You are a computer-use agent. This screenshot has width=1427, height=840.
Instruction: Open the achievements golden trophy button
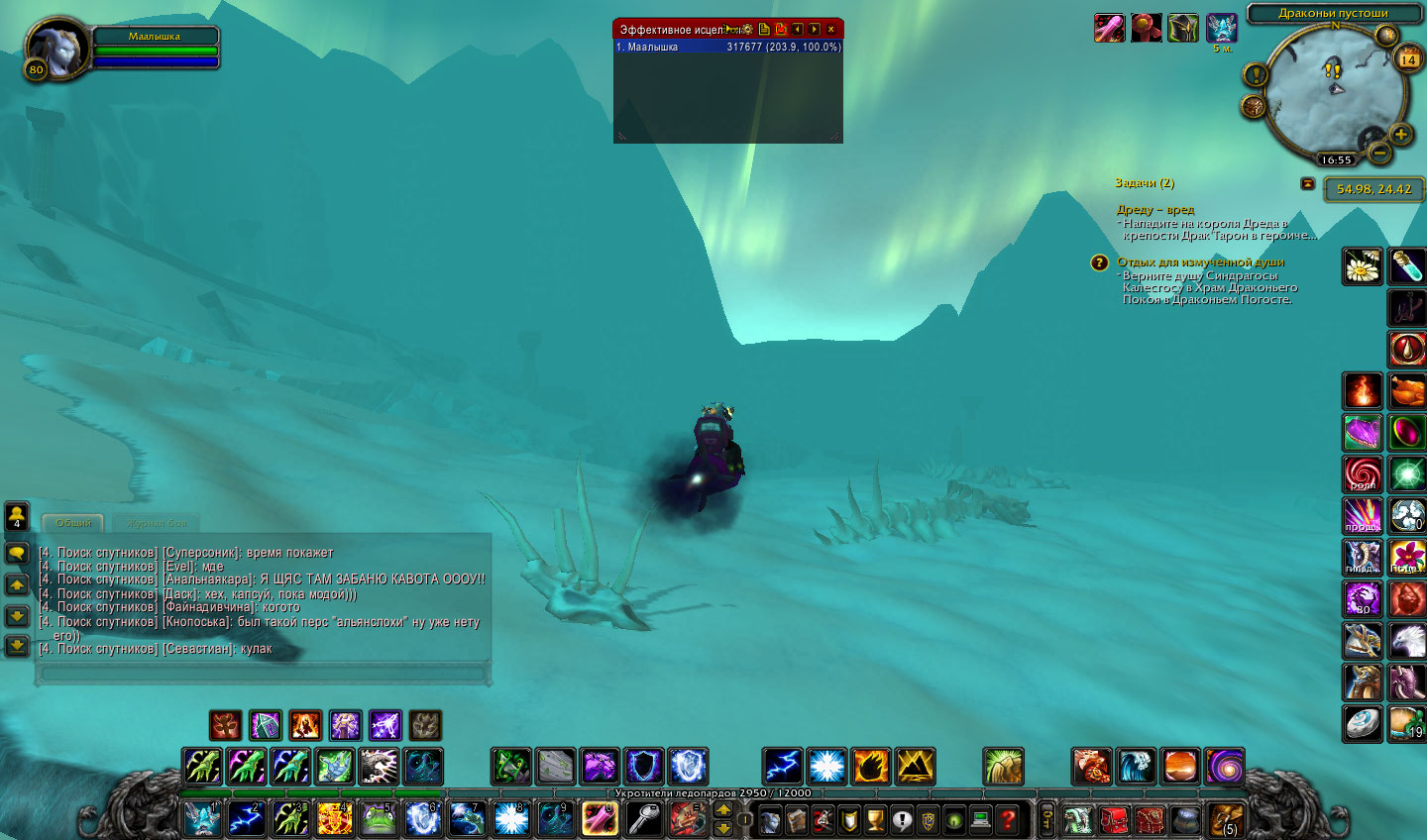click(x=875, y=820)
